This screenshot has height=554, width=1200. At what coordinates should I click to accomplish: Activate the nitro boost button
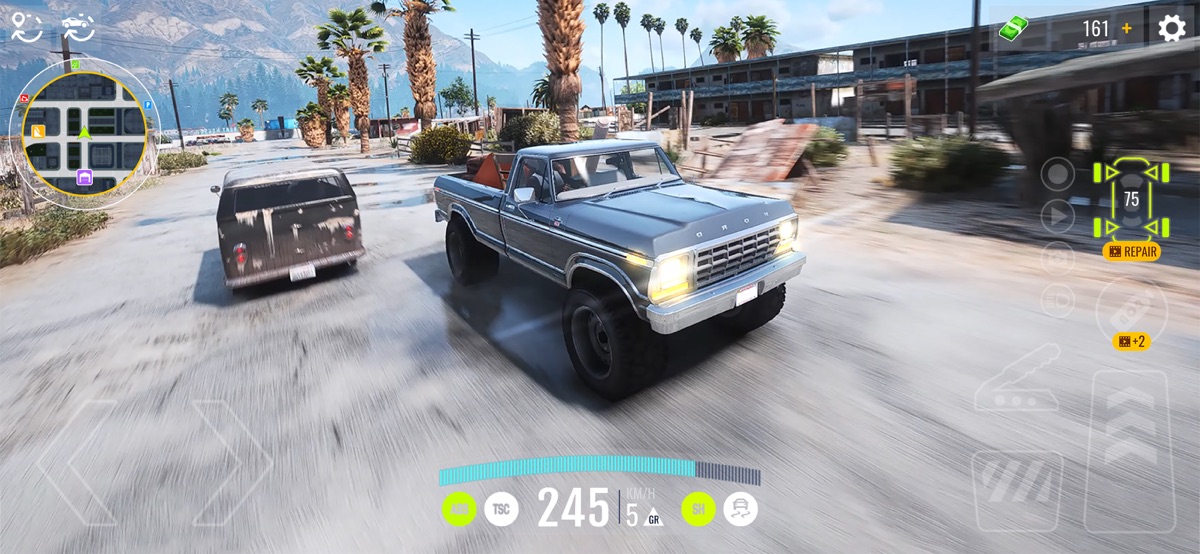point(1131,309)
